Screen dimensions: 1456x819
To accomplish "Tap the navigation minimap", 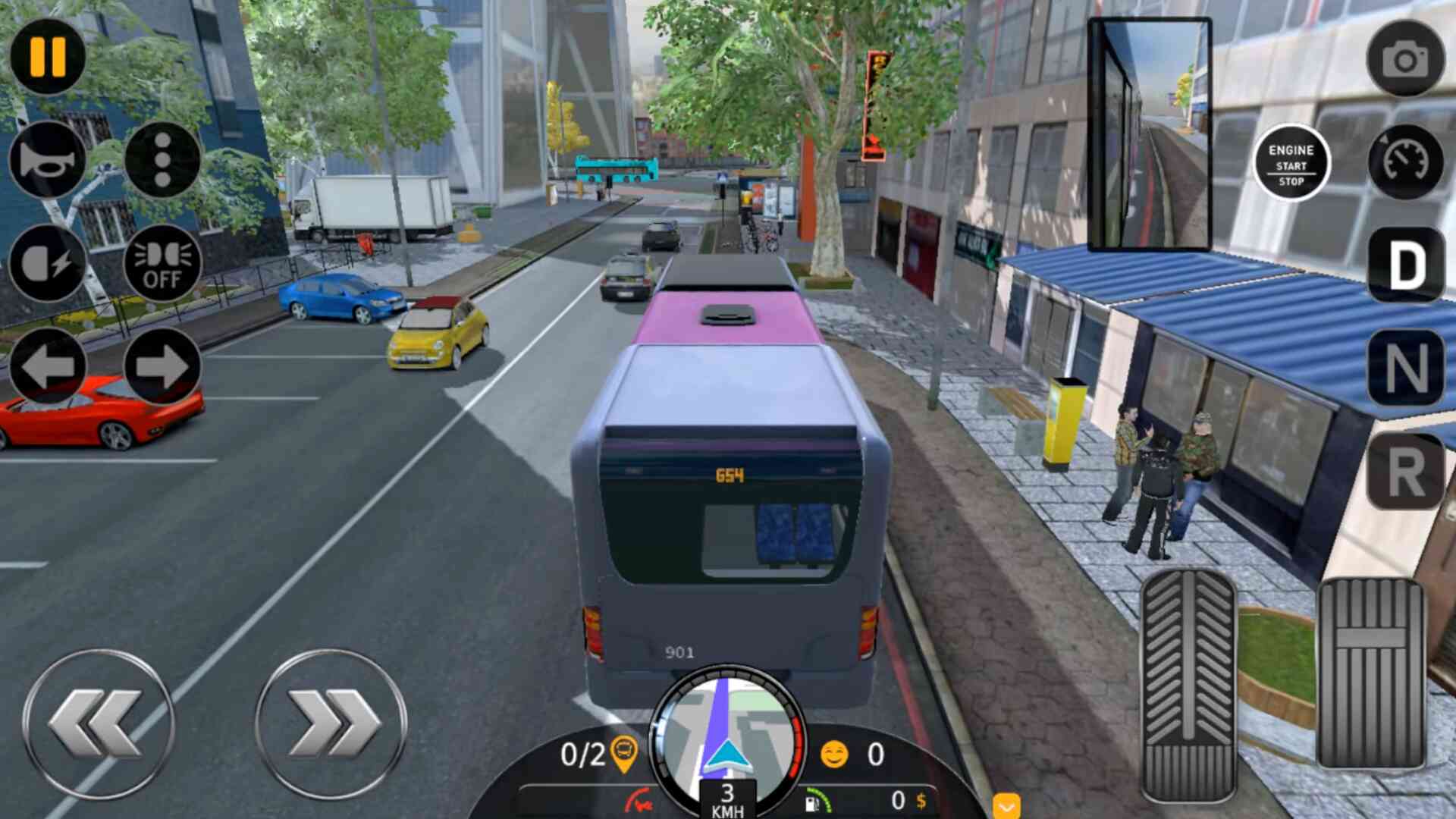I will [x=726, y=732].
